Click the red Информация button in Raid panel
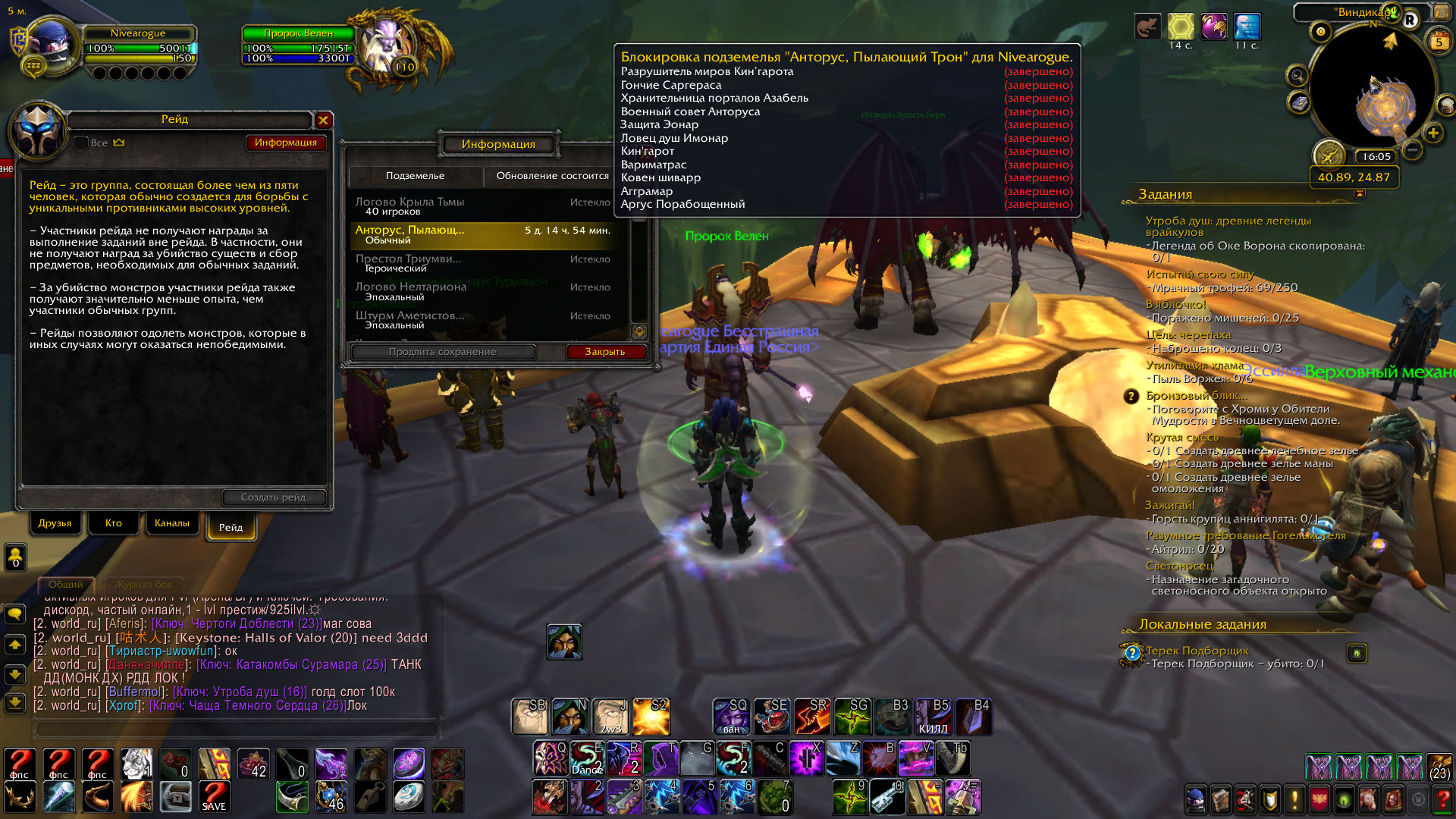Viewport: 1456px width, 819px height. (286, 143)
